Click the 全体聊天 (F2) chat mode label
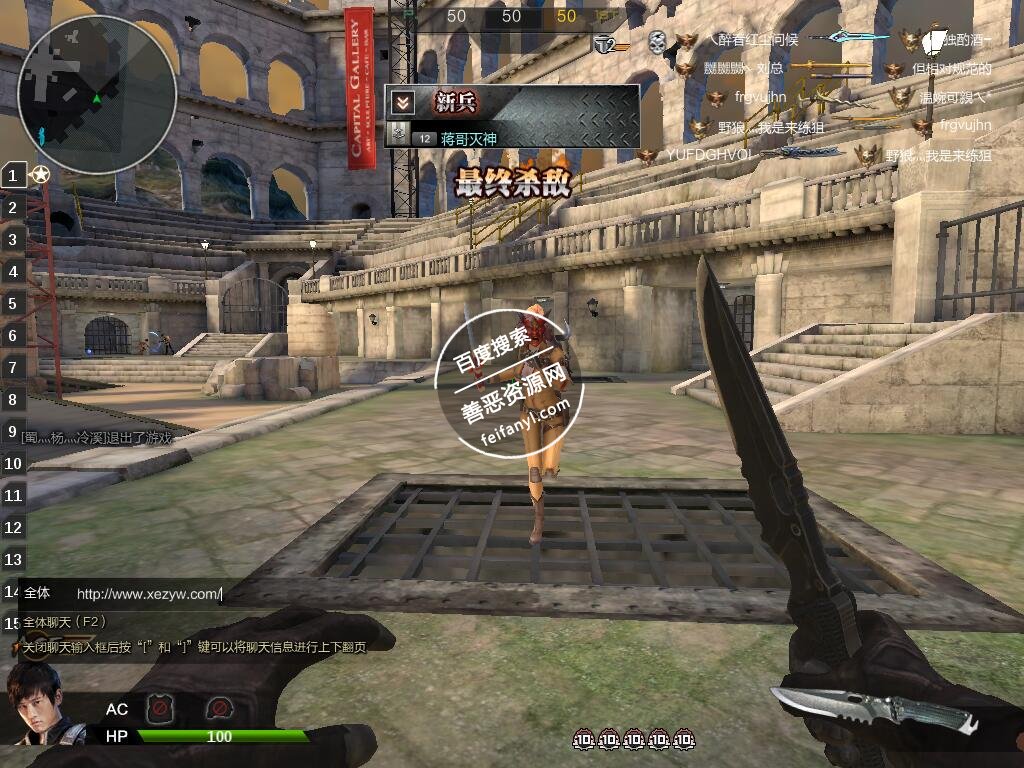This screenshot has height=768, width=1024. point(66,621)
